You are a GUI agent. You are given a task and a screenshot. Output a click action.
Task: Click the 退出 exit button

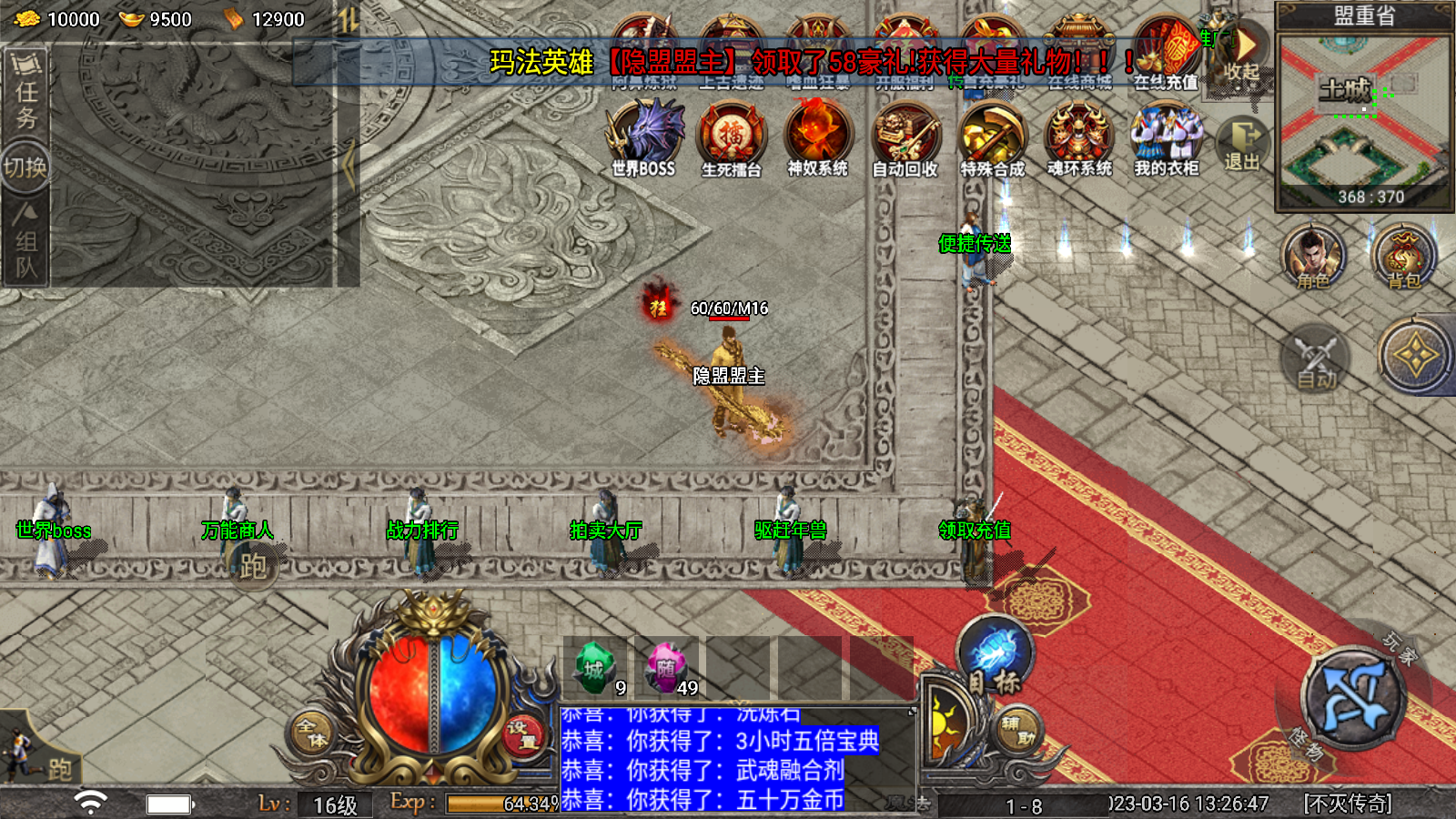(x=1242, y=144)
